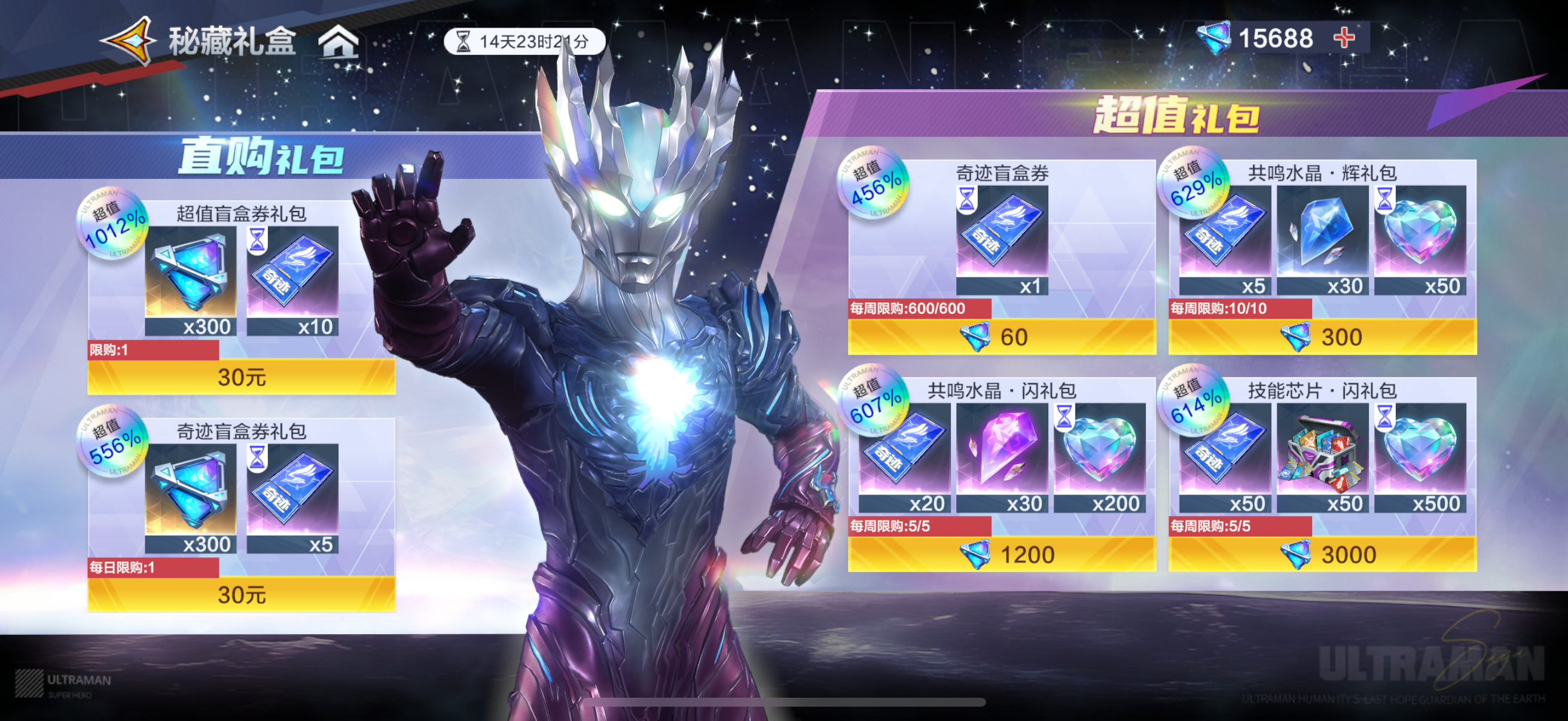Image resolution: width=1568 pixels, height=721 pixels.
Task: Go back using the arrow beside 秘藏礼盒
Action: [129, 41]
